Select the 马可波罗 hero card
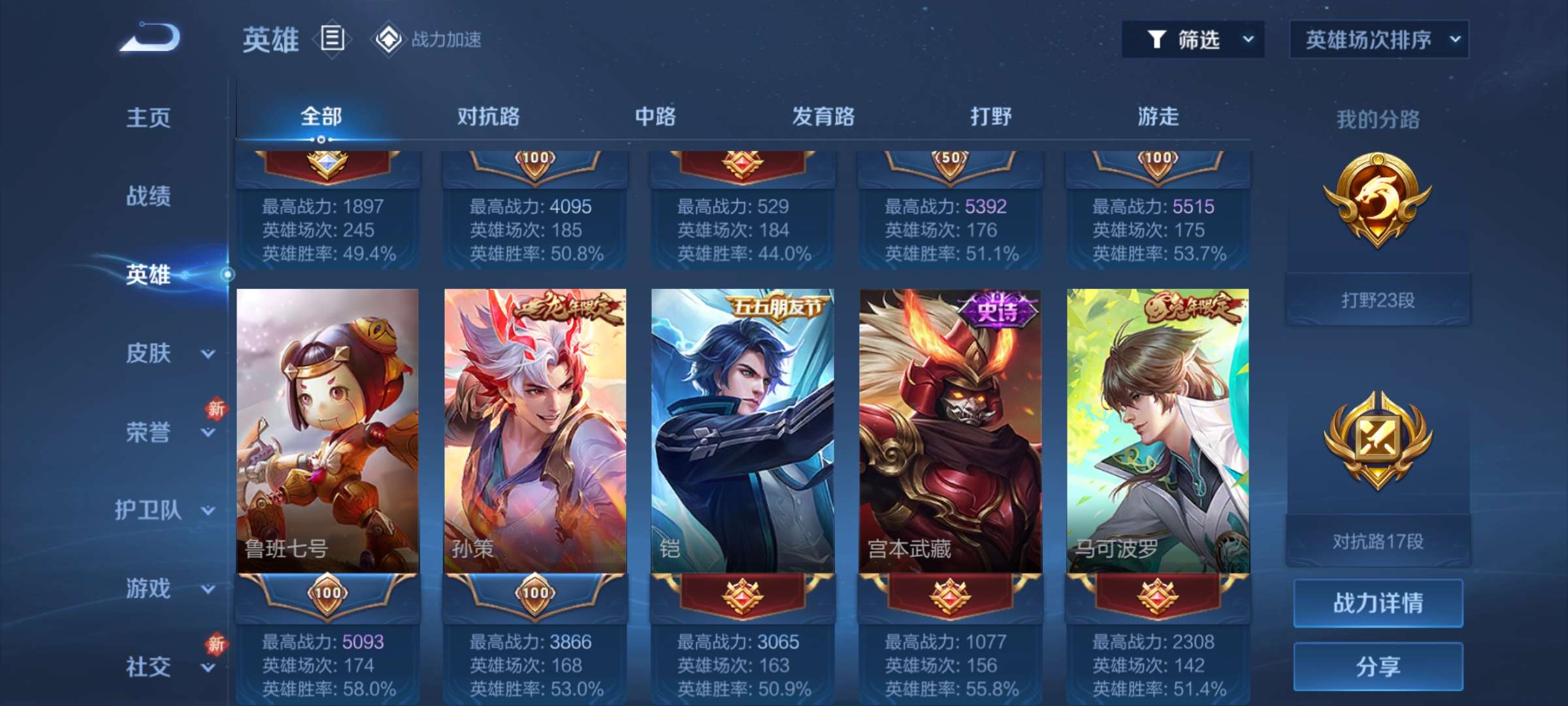This screenshot has width=1568, height=706. (1158, 431)
